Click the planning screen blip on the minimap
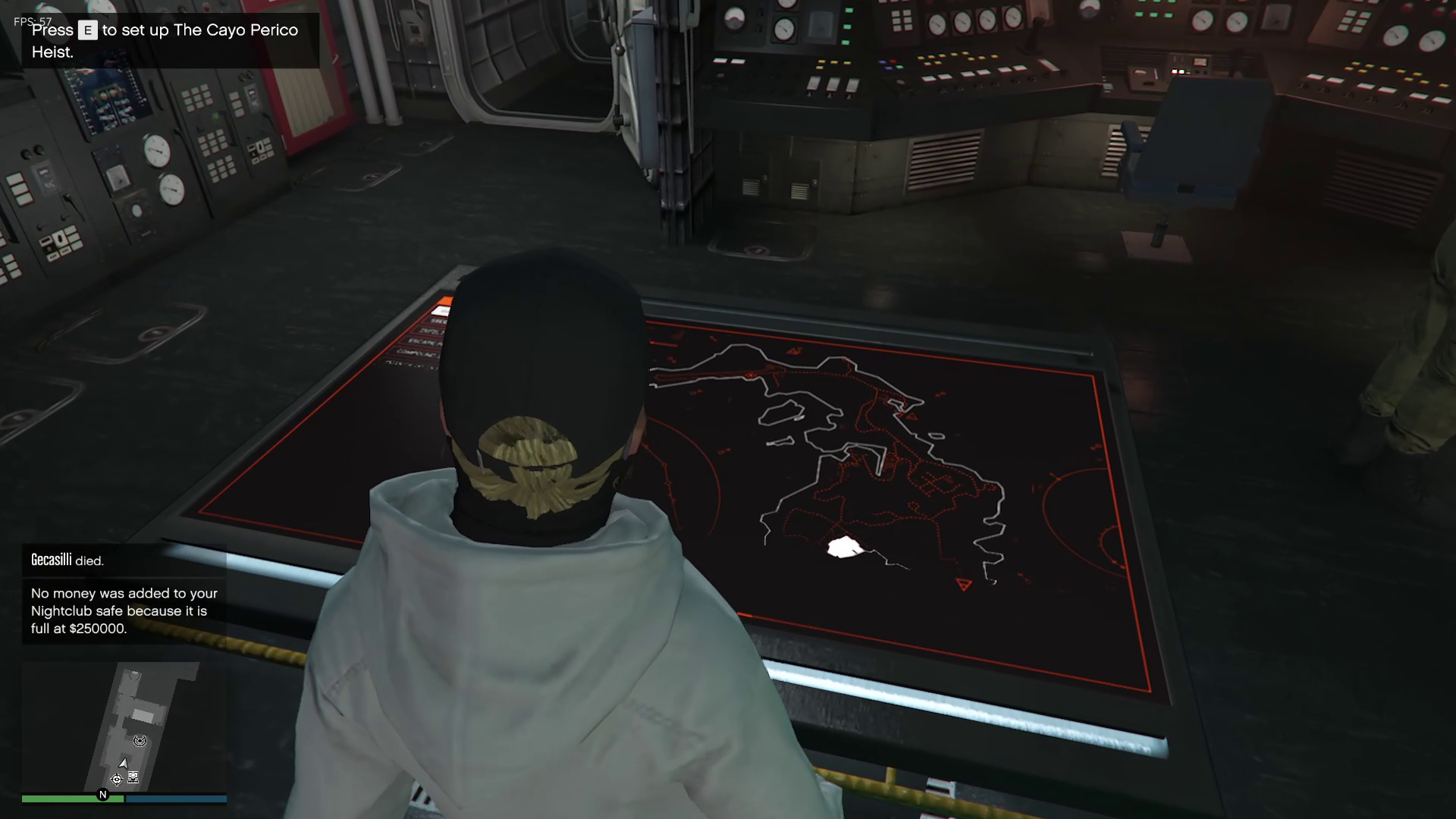 click(133, 777)
